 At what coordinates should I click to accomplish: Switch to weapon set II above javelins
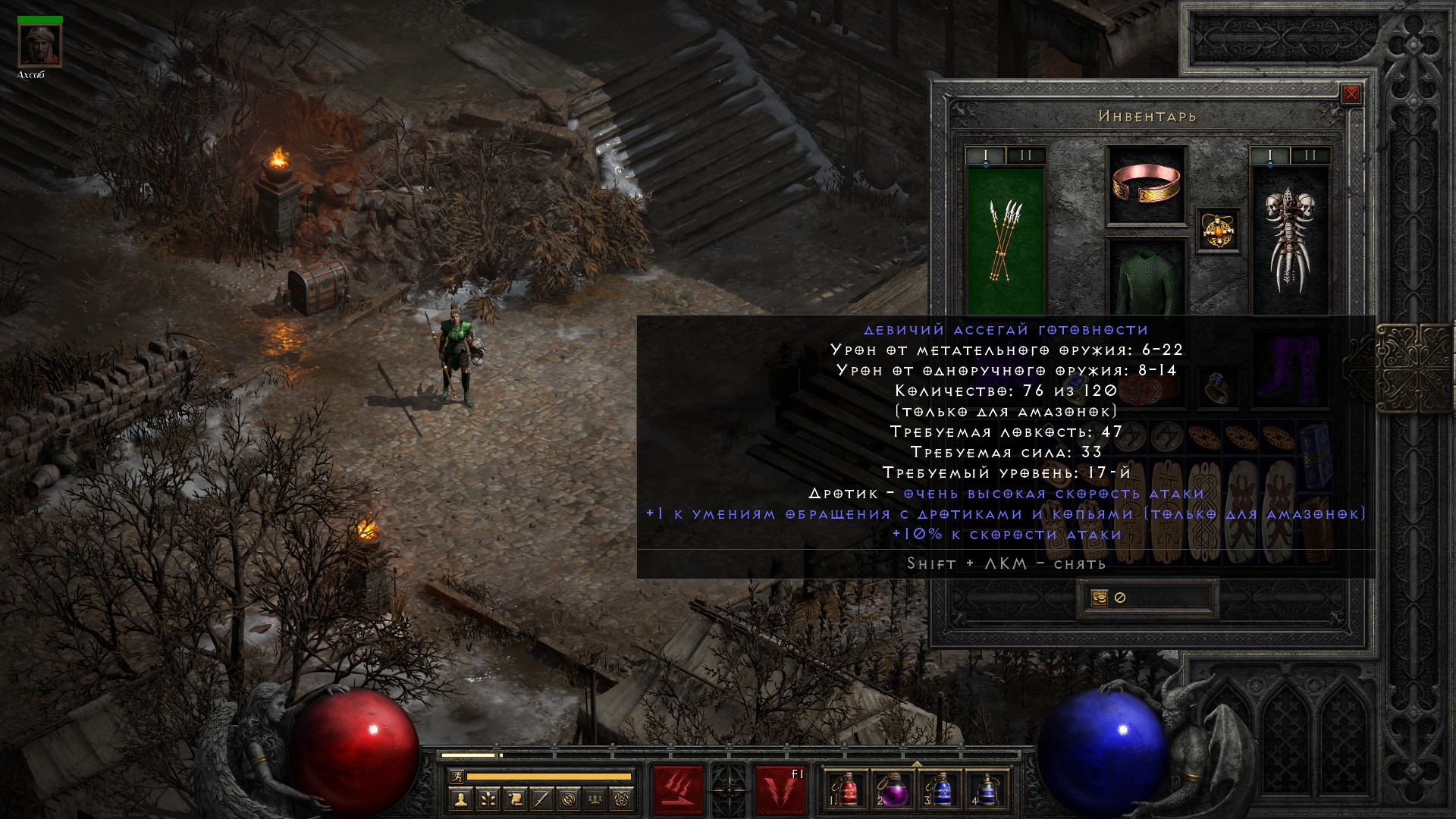[x=1025, y=156]
